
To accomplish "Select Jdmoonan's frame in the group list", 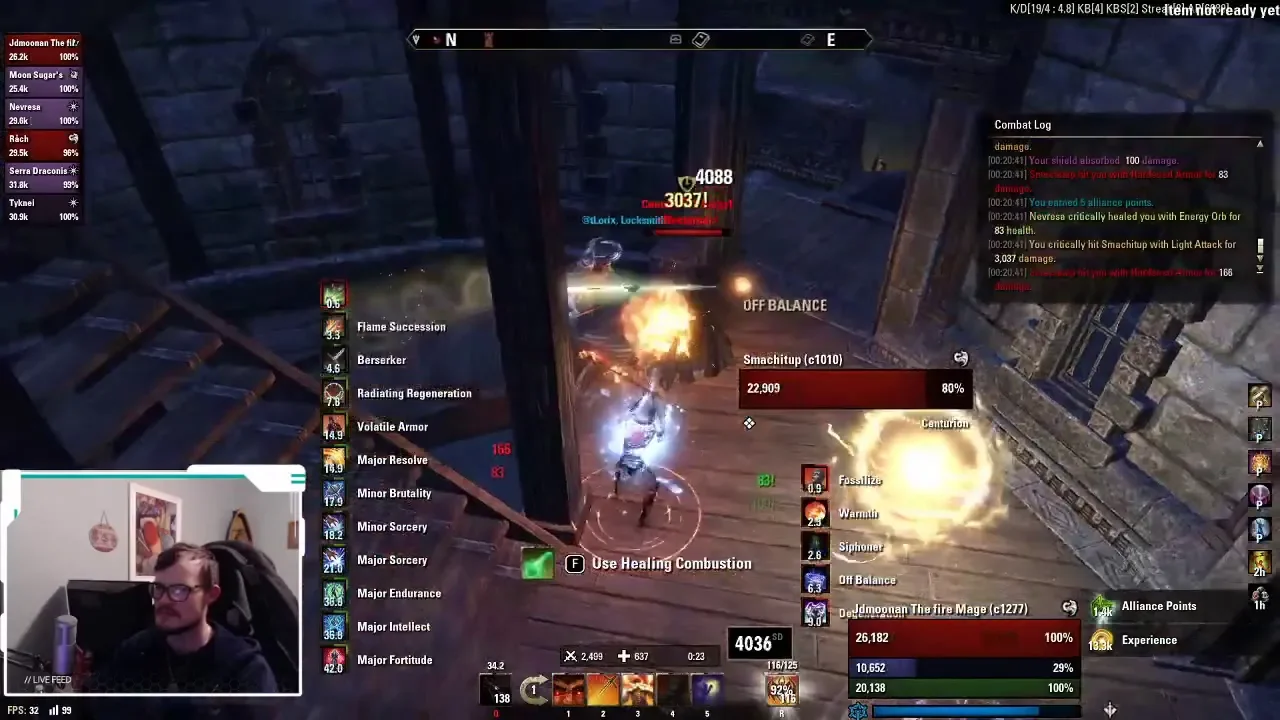I will tap(43, 49).
